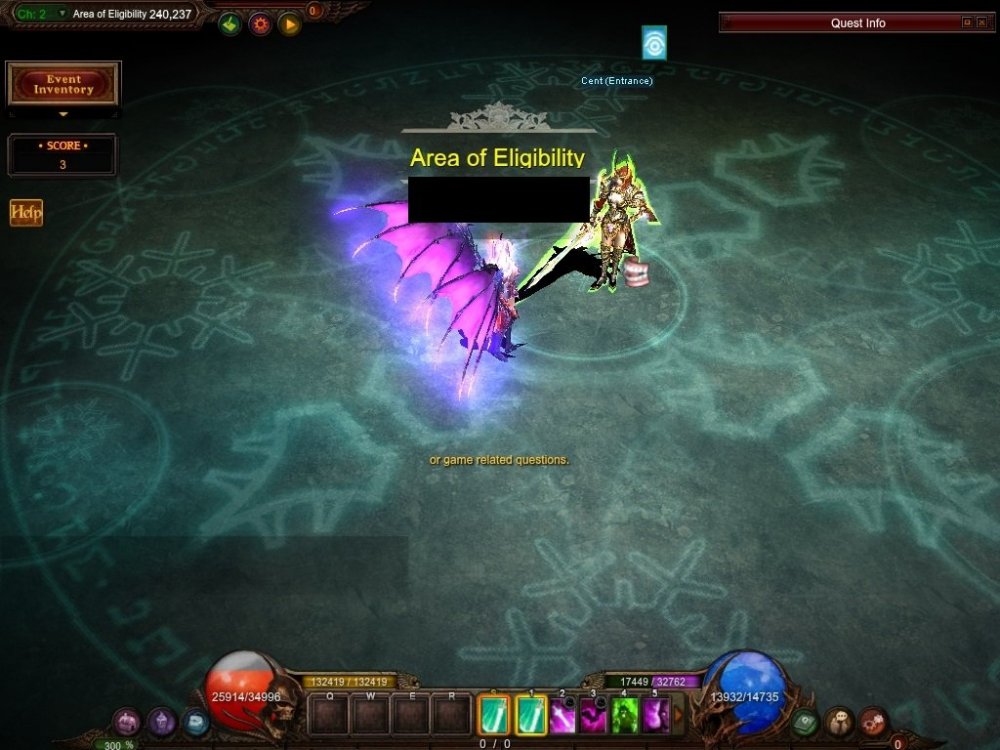Screen dimensions: 1000x750
Task: Open the blue round menu icon
Action: tap(195, 721)
